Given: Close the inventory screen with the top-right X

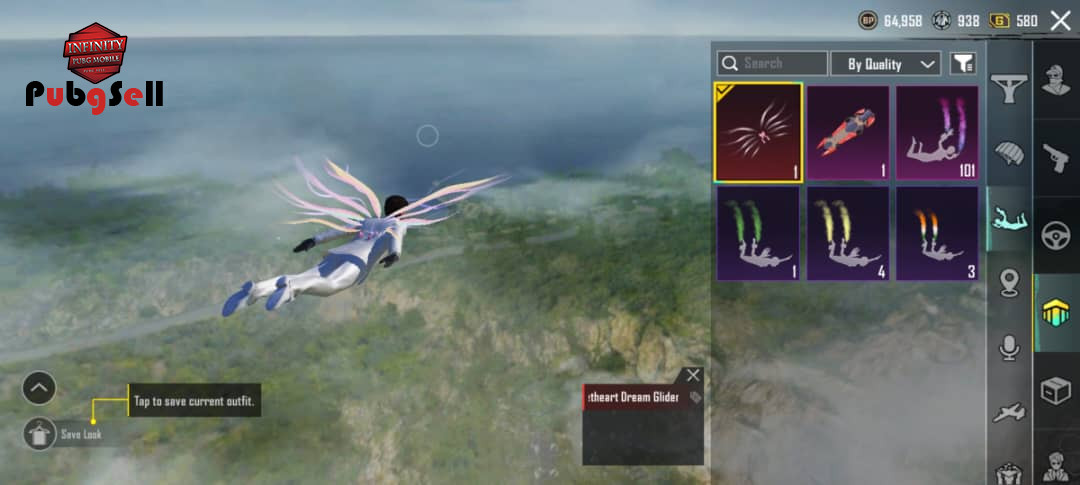Looking at the screenshot, I should (1059, 20).
